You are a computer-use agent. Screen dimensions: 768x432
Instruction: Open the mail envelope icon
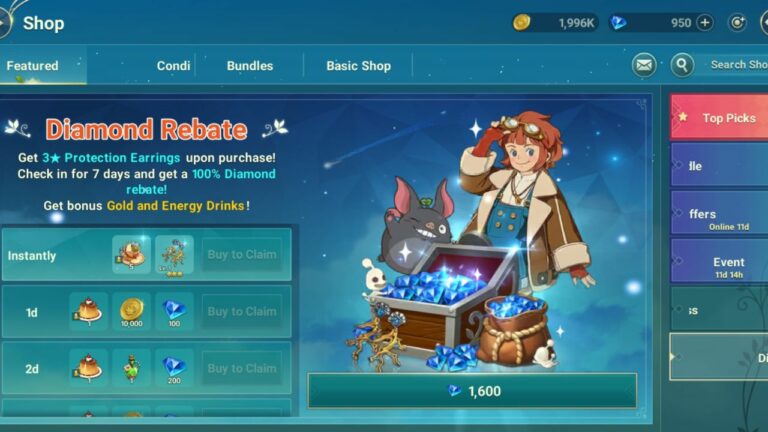(x=644, y=65)
